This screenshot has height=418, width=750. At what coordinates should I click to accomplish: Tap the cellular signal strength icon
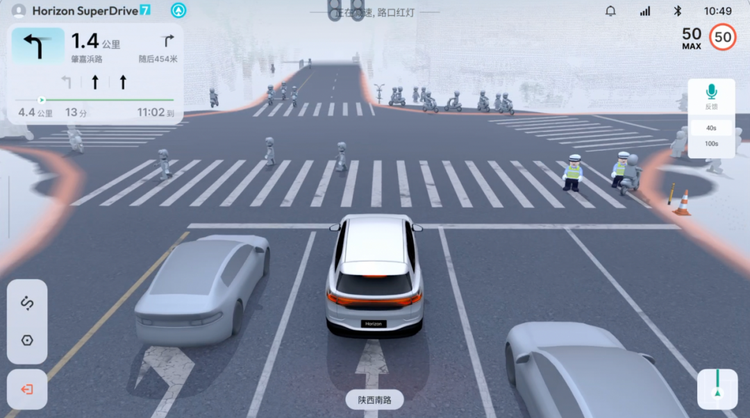click(644, 11)
